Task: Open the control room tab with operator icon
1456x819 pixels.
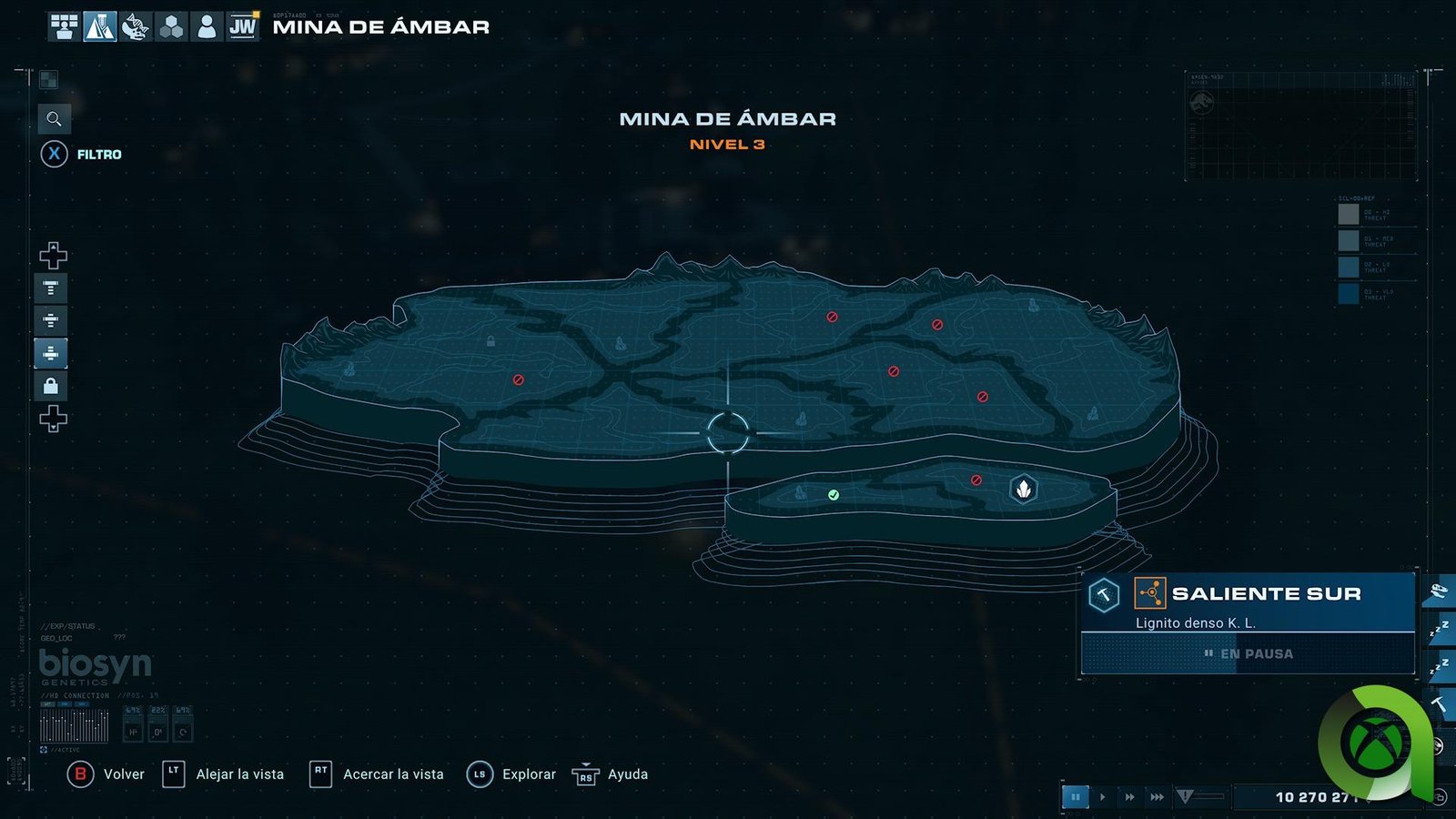Action: [64, 26]
